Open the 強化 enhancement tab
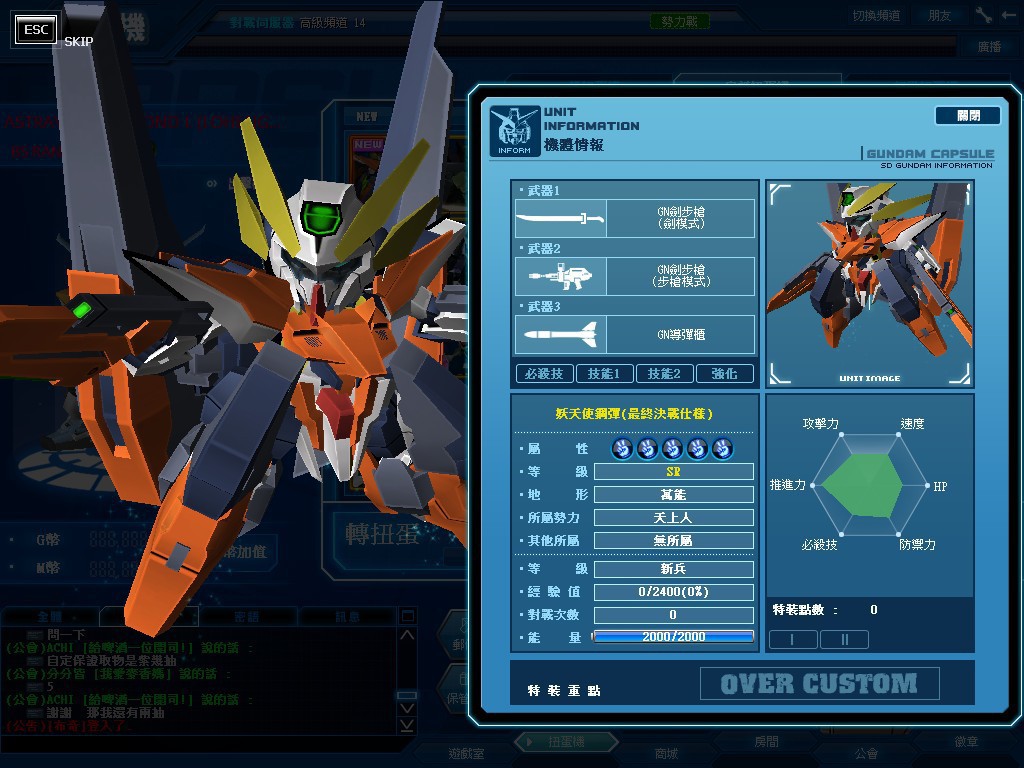 pyautogui.click(x=724, y=373)
